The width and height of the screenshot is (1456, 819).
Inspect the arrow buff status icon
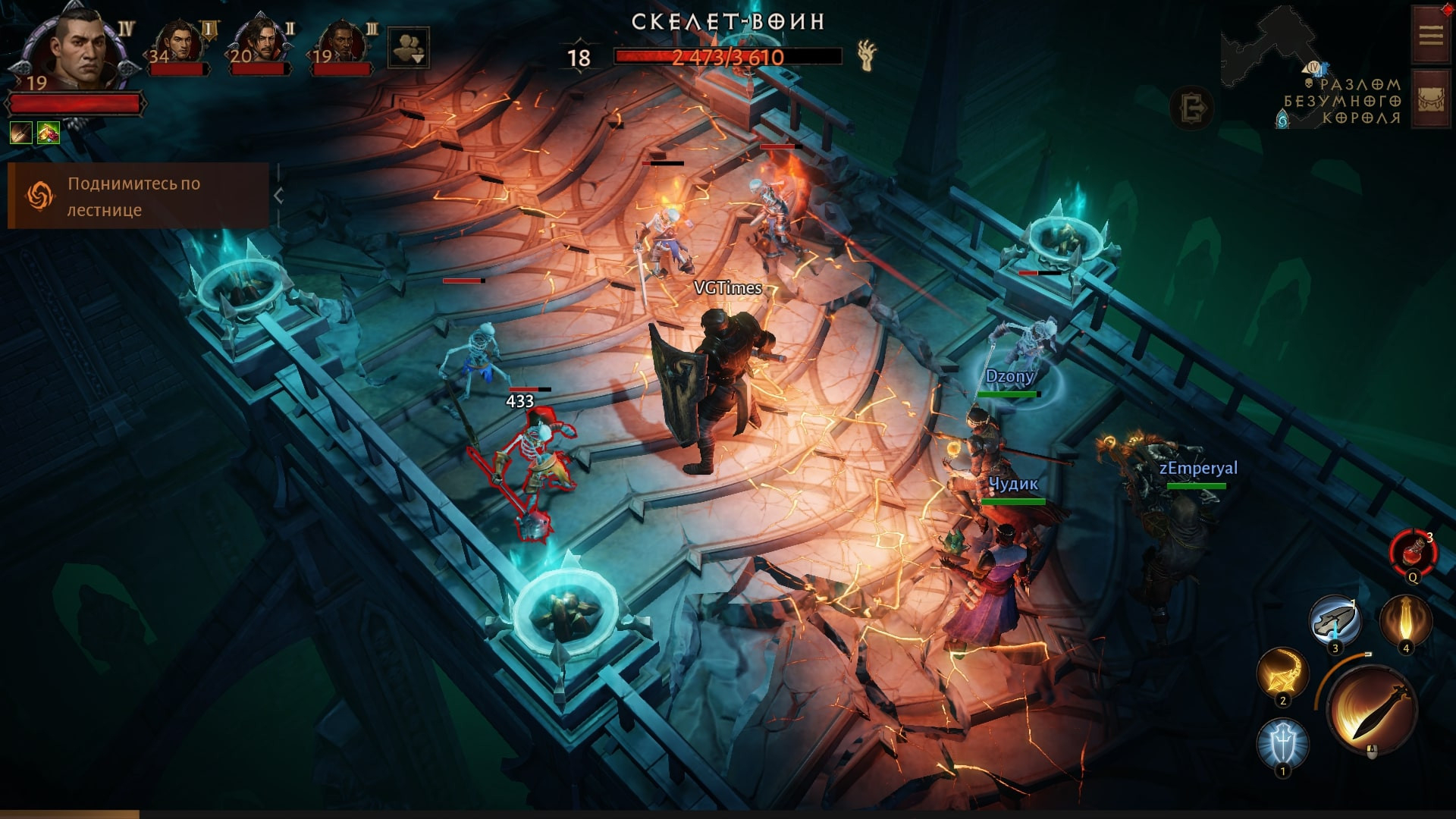[x=21, y=133]
